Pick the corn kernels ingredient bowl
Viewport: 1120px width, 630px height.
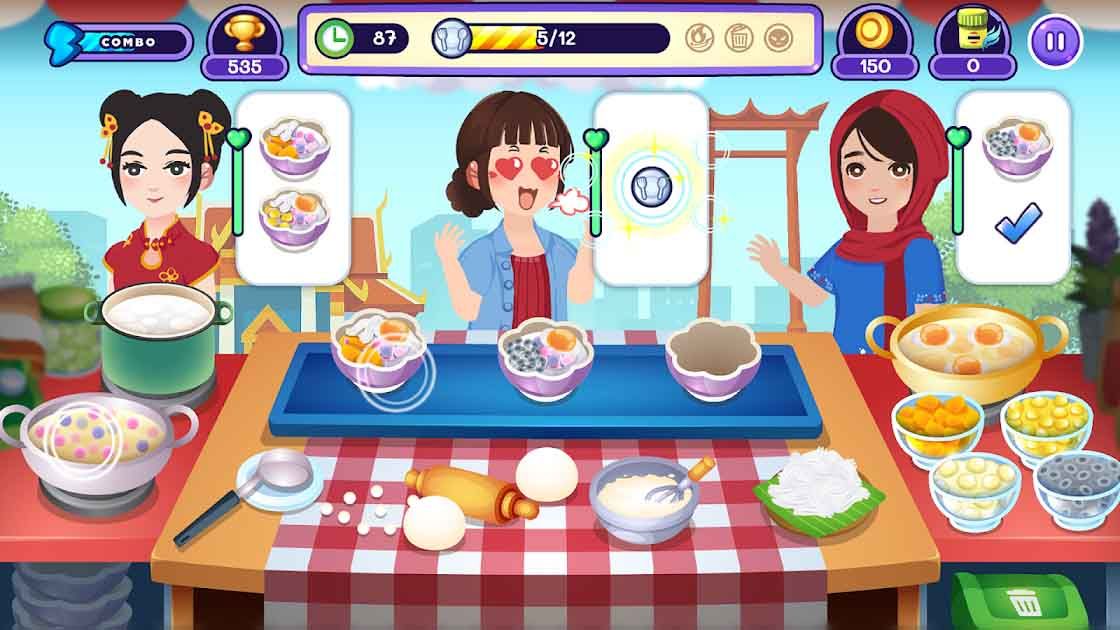[1045, 423]
